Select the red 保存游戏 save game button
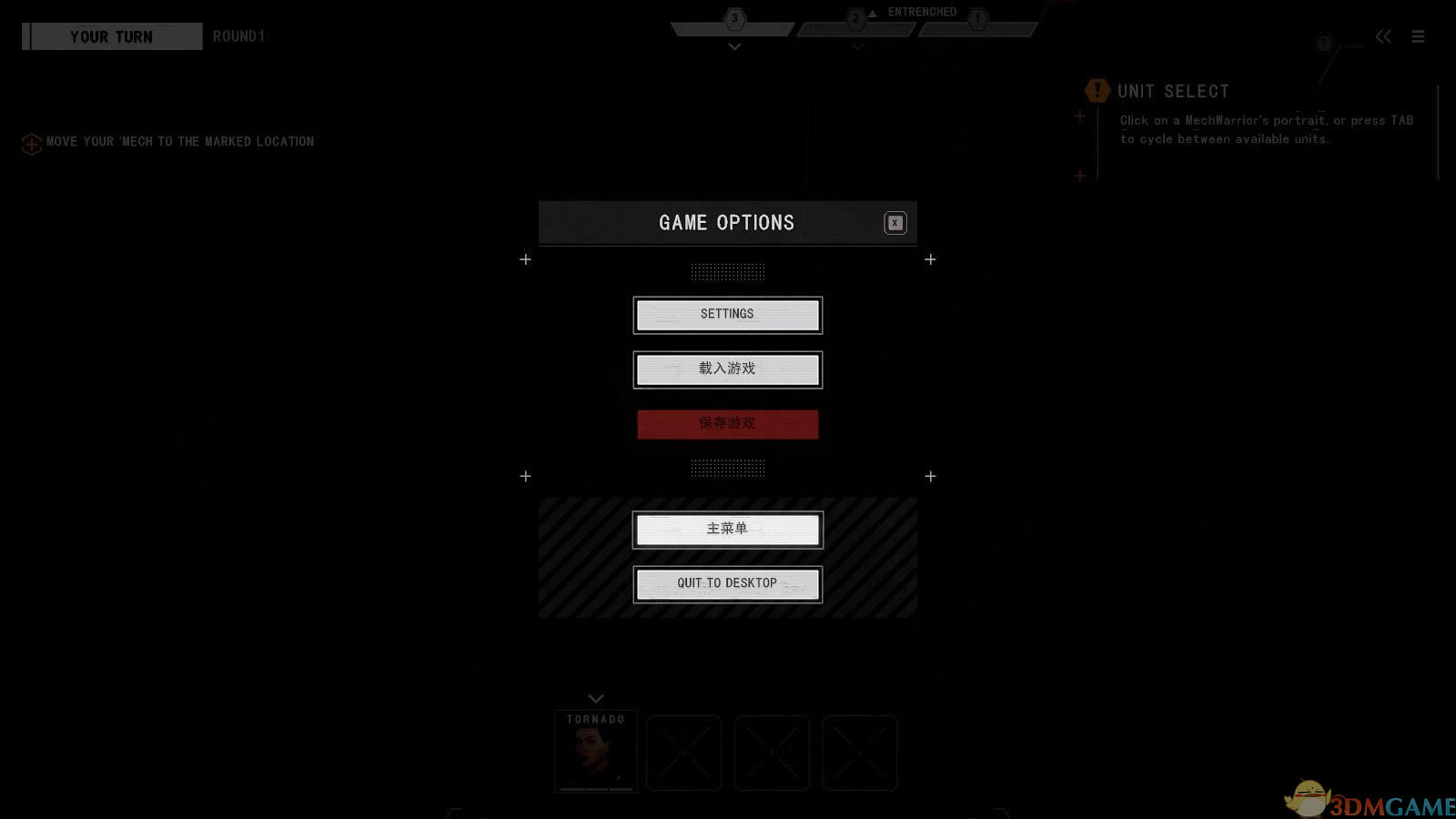1456x819 pixels. (x=727, y=424)
